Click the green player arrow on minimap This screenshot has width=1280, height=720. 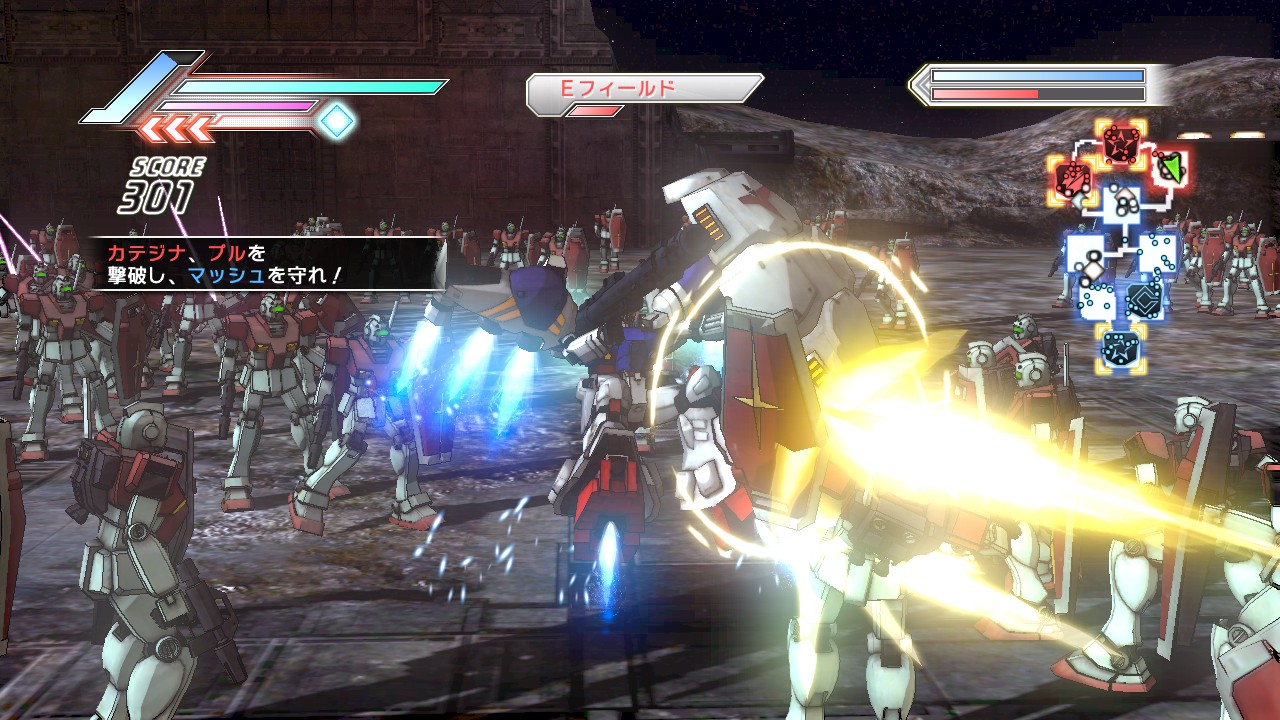pos(1170,166)
